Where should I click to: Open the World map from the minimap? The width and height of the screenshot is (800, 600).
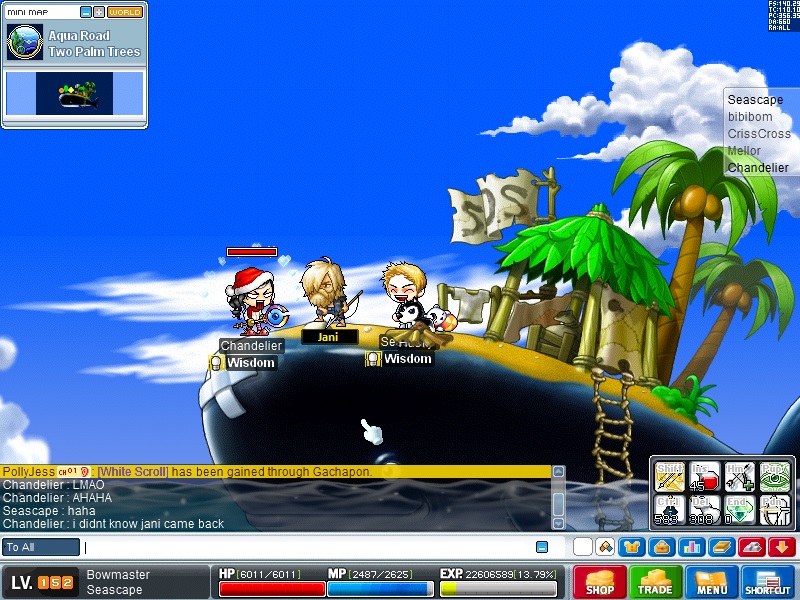125,12
